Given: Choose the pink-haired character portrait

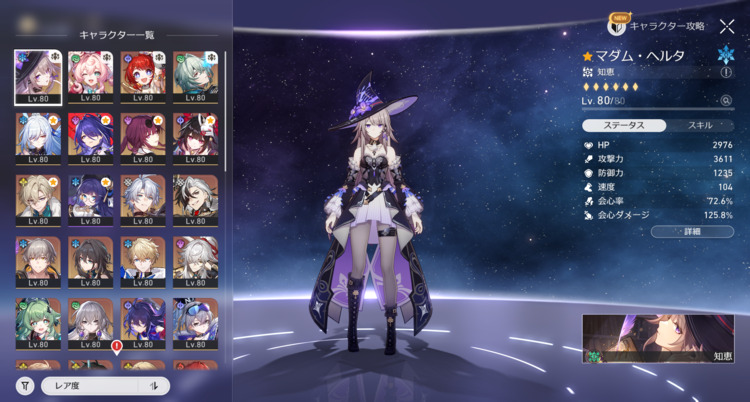Looking at the screenshot, I should [89, 77].
